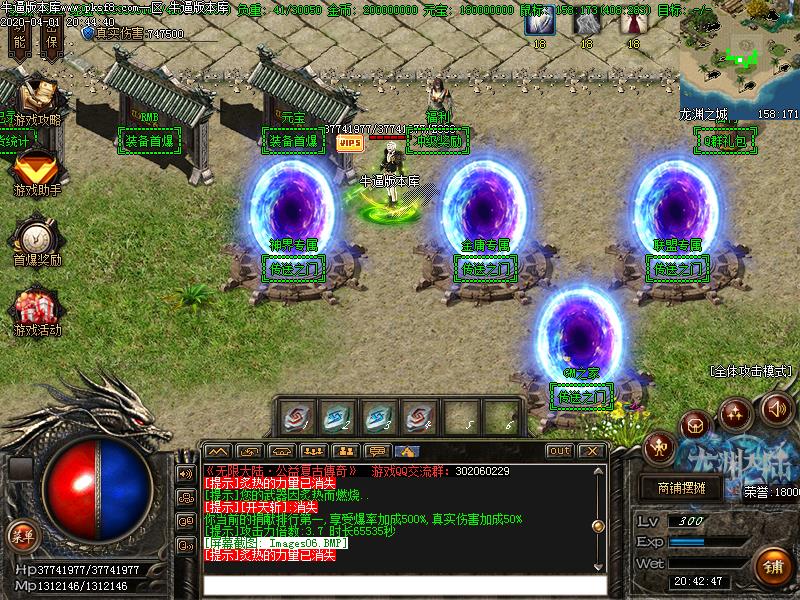Image resolution: width=800 pixels, height=600 pixels.
Task: Use the skill in hotbar slot 3
Action: point(377,415)
